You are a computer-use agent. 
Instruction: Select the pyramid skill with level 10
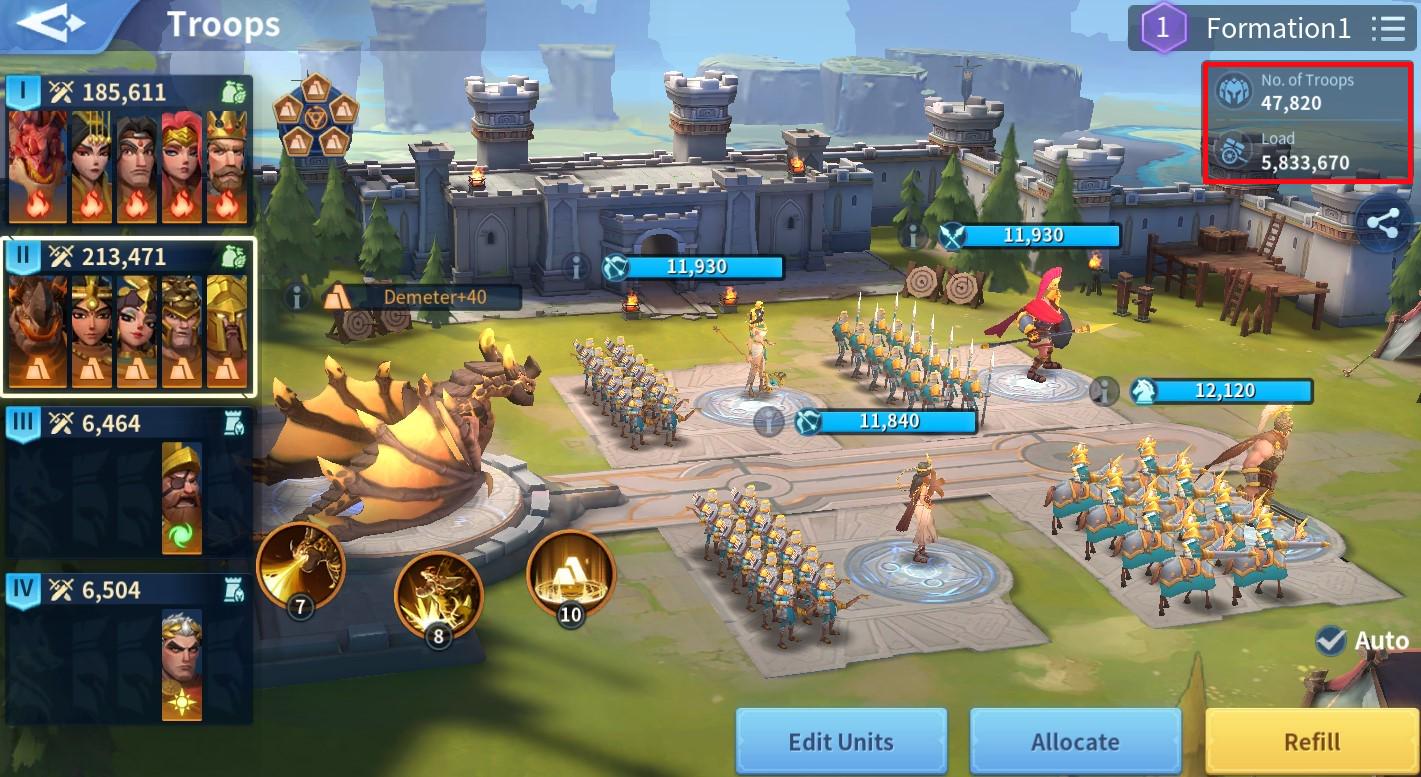570,574
